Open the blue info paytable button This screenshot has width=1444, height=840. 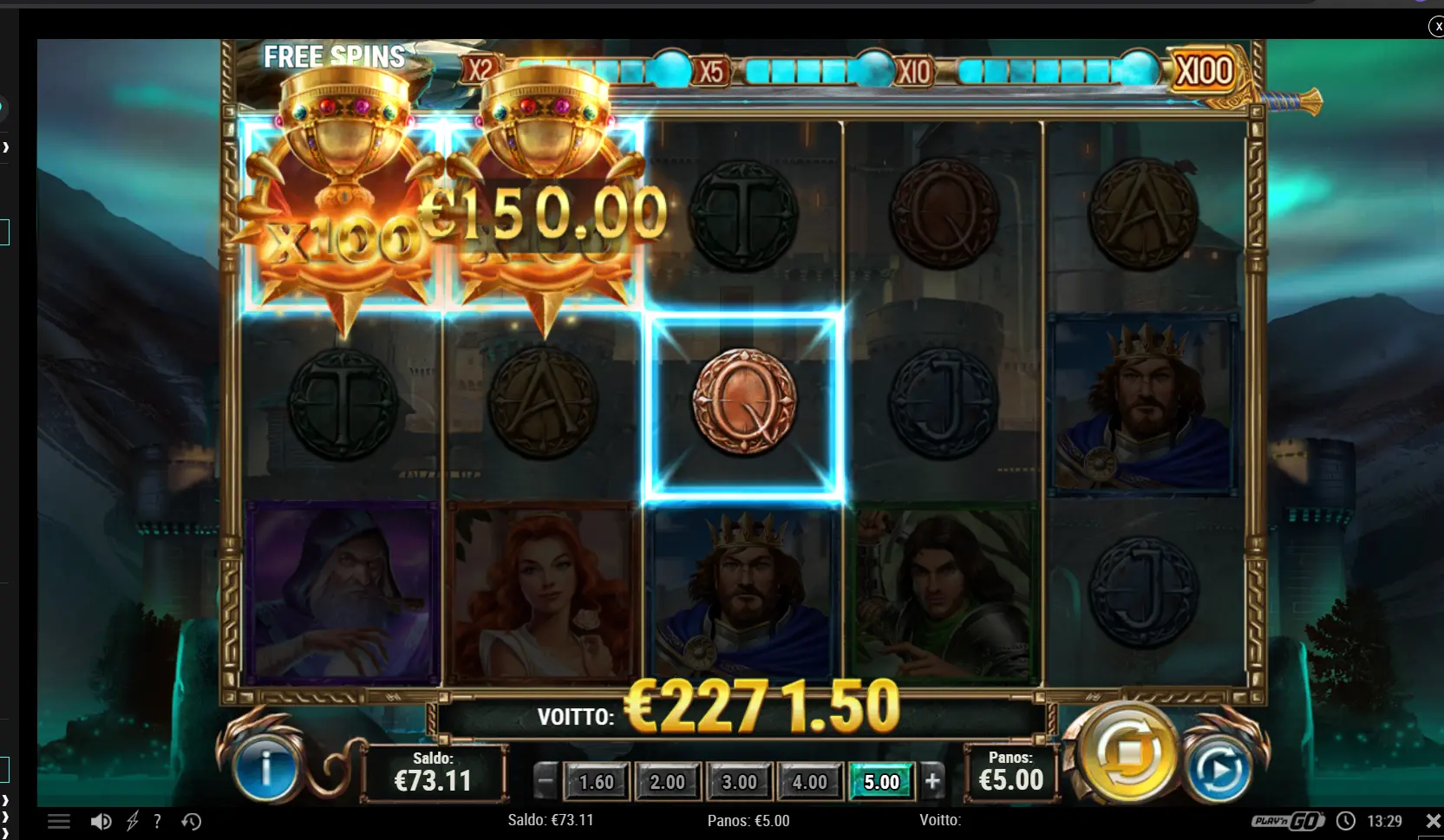266,768
